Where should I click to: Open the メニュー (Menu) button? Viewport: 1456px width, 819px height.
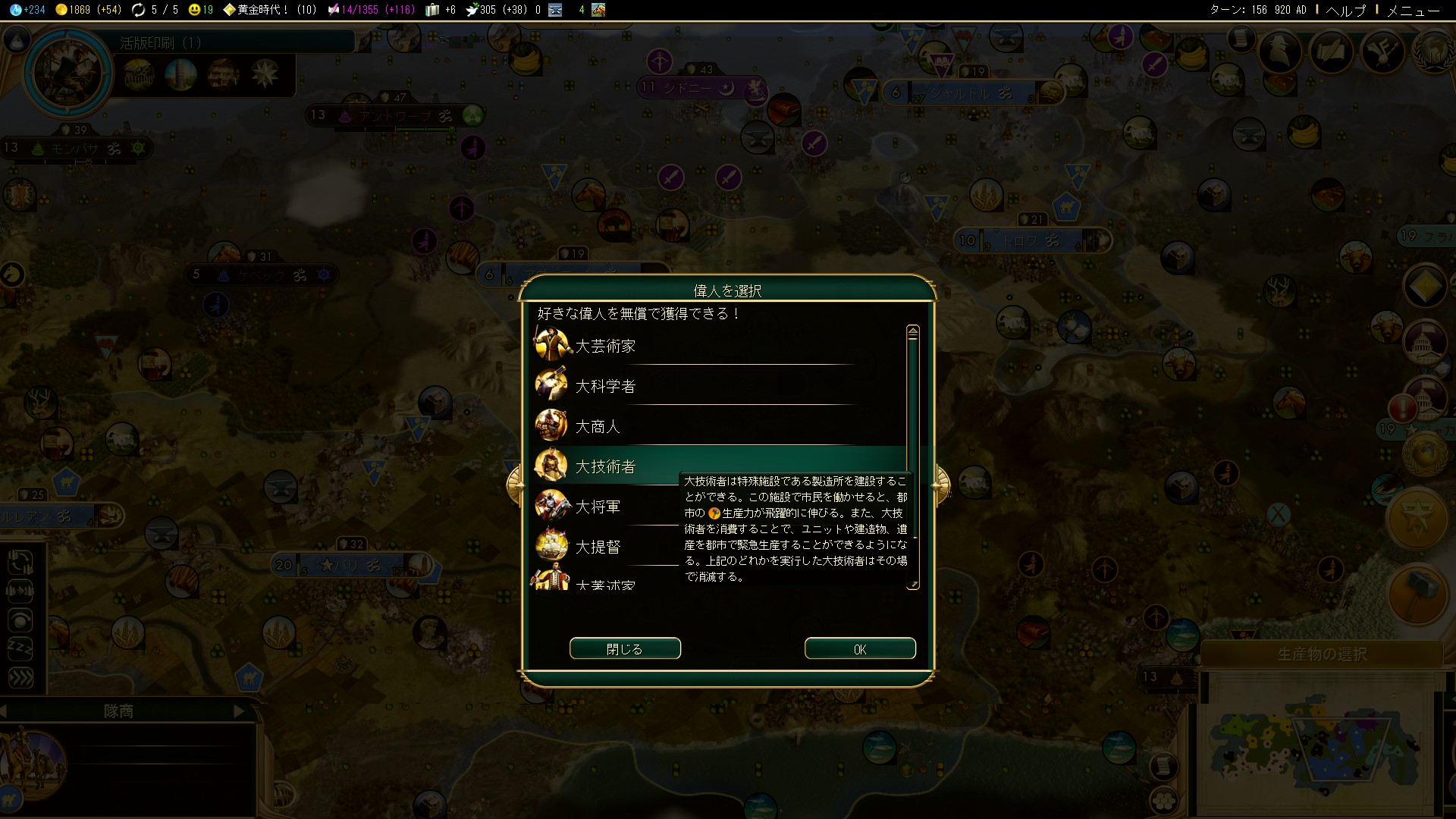tap(1413, 10)
